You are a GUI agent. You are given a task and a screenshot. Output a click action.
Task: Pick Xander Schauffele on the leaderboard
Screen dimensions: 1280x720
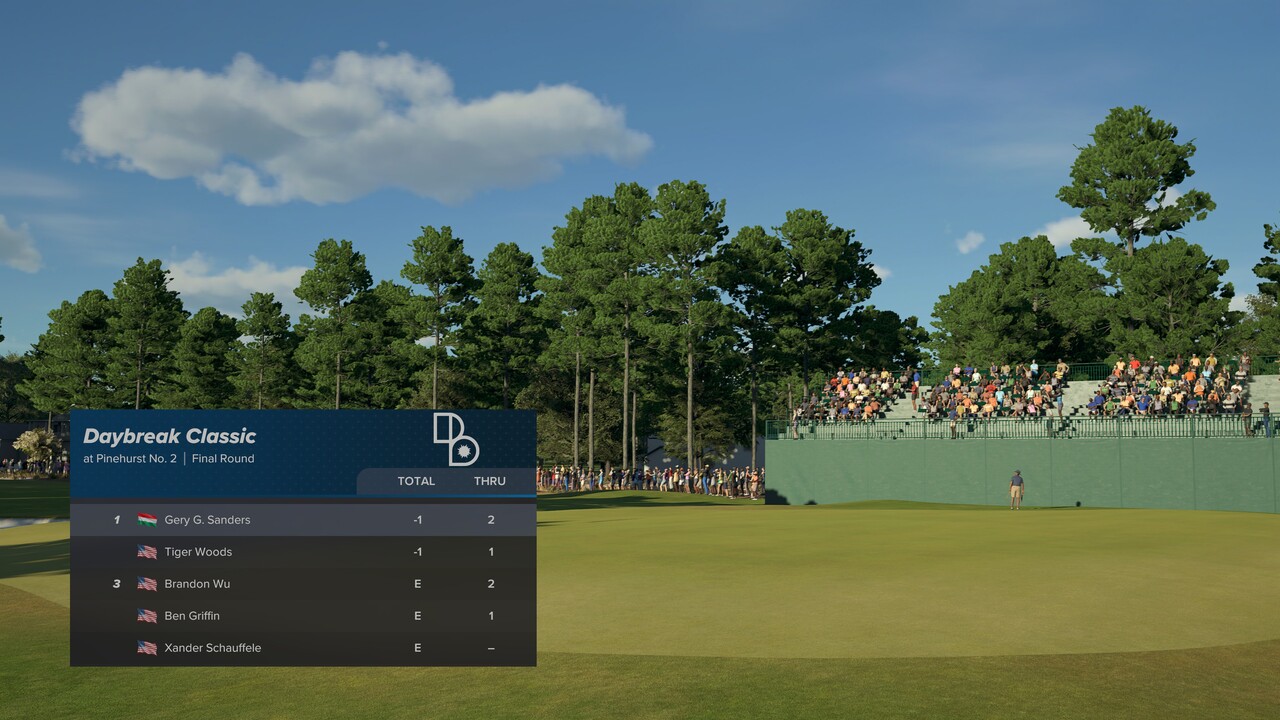302,648
